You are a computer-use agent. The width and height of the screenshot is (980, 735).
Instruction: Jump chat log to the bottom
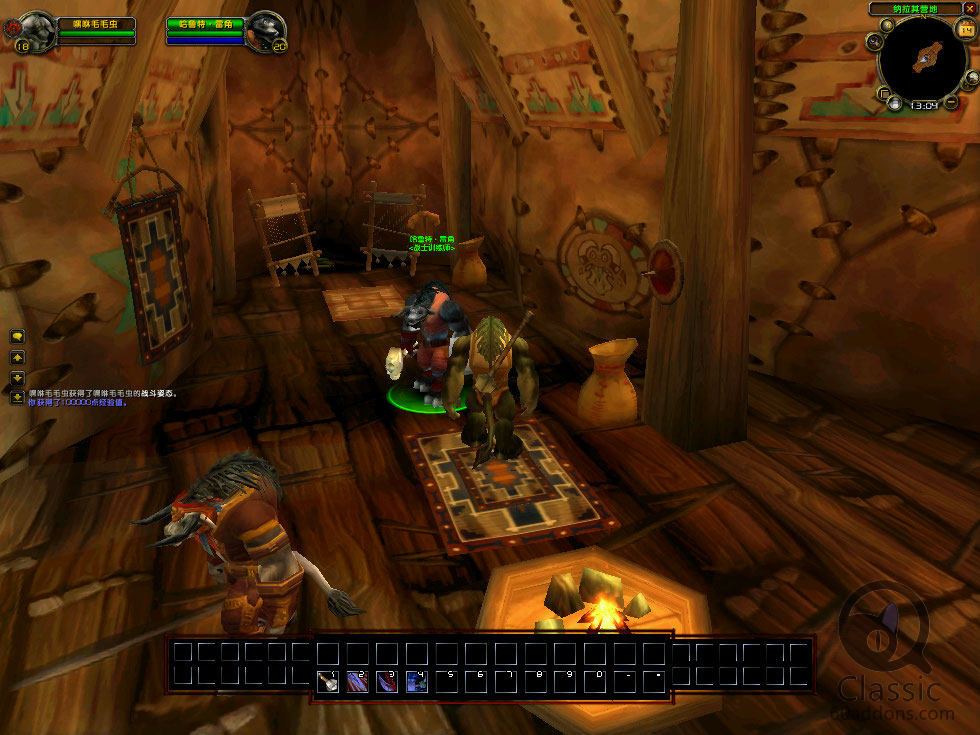(x=17, y=397)
